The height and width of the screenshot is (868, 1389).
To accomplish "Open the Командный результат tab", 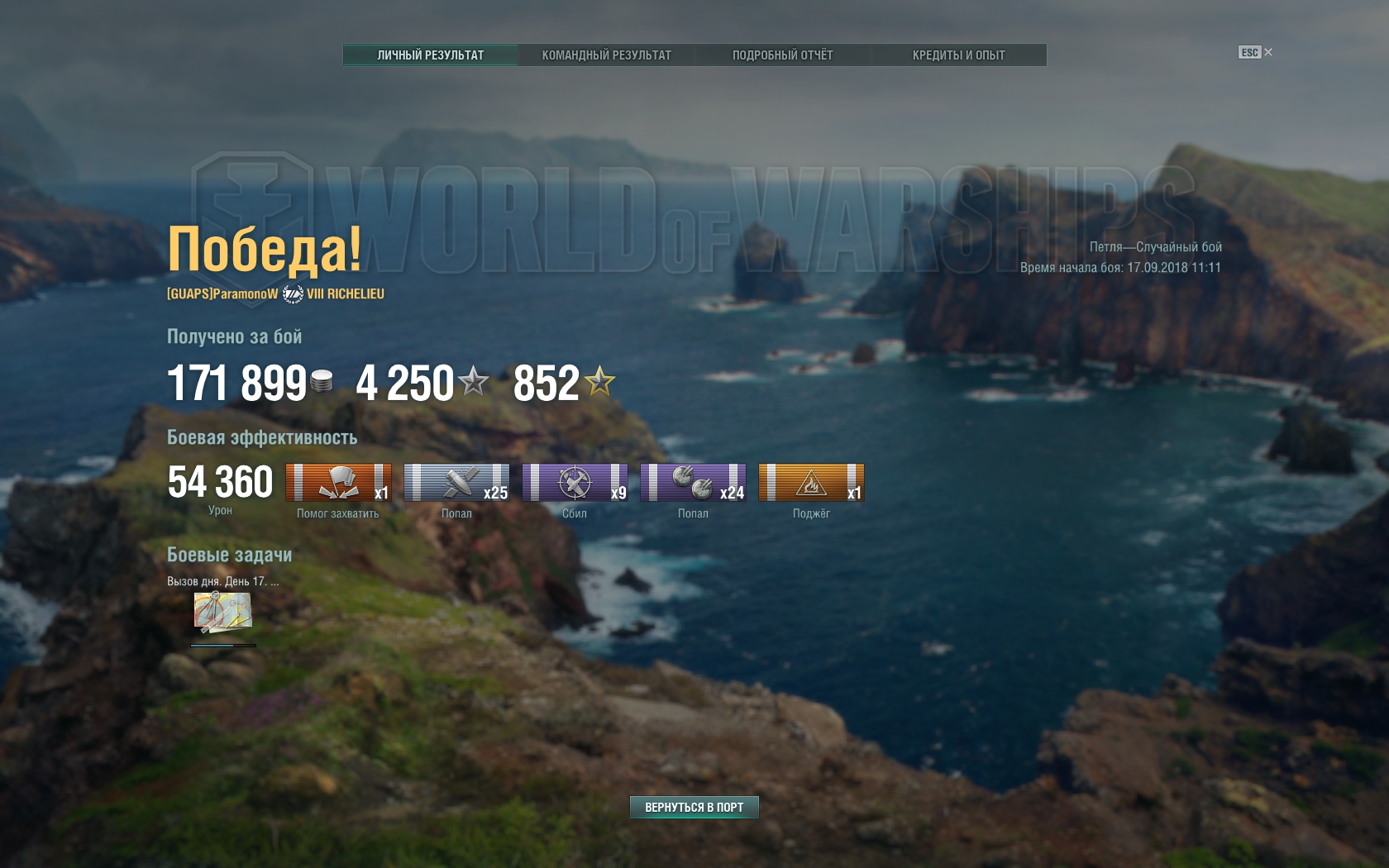I will coord(606,55).
